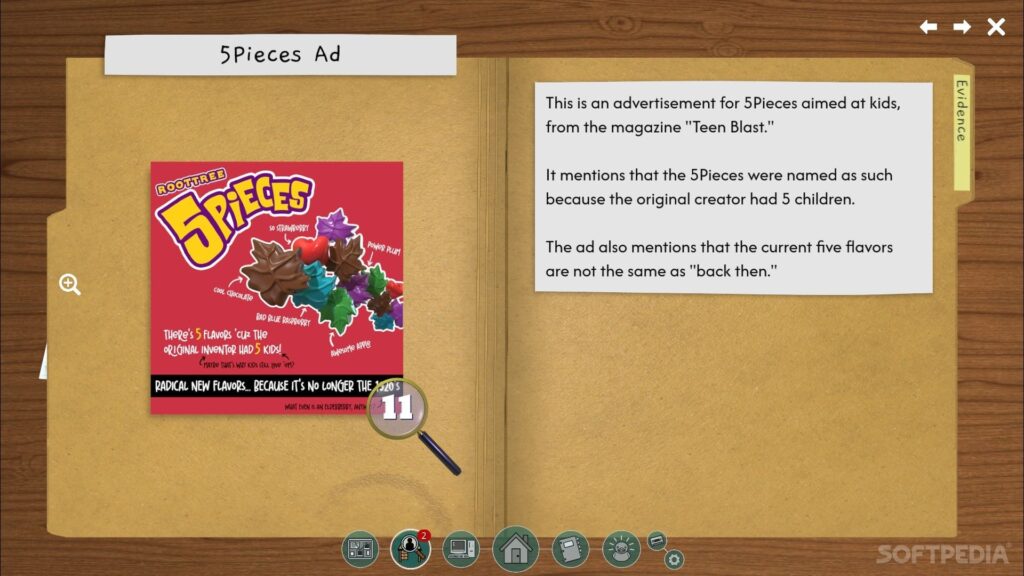Screen dimensions: 1024x576
Task: Open the spiral notebook icon
Action: [571, 549]
